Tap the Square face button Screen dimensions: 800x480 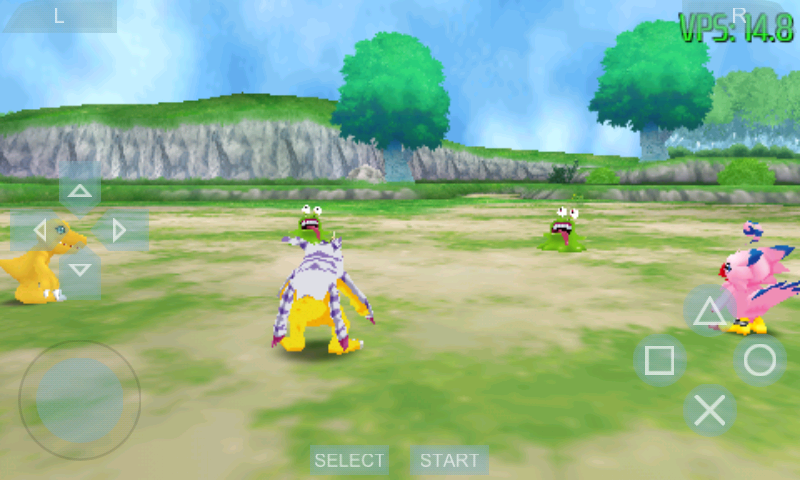[x=660, y=360]
